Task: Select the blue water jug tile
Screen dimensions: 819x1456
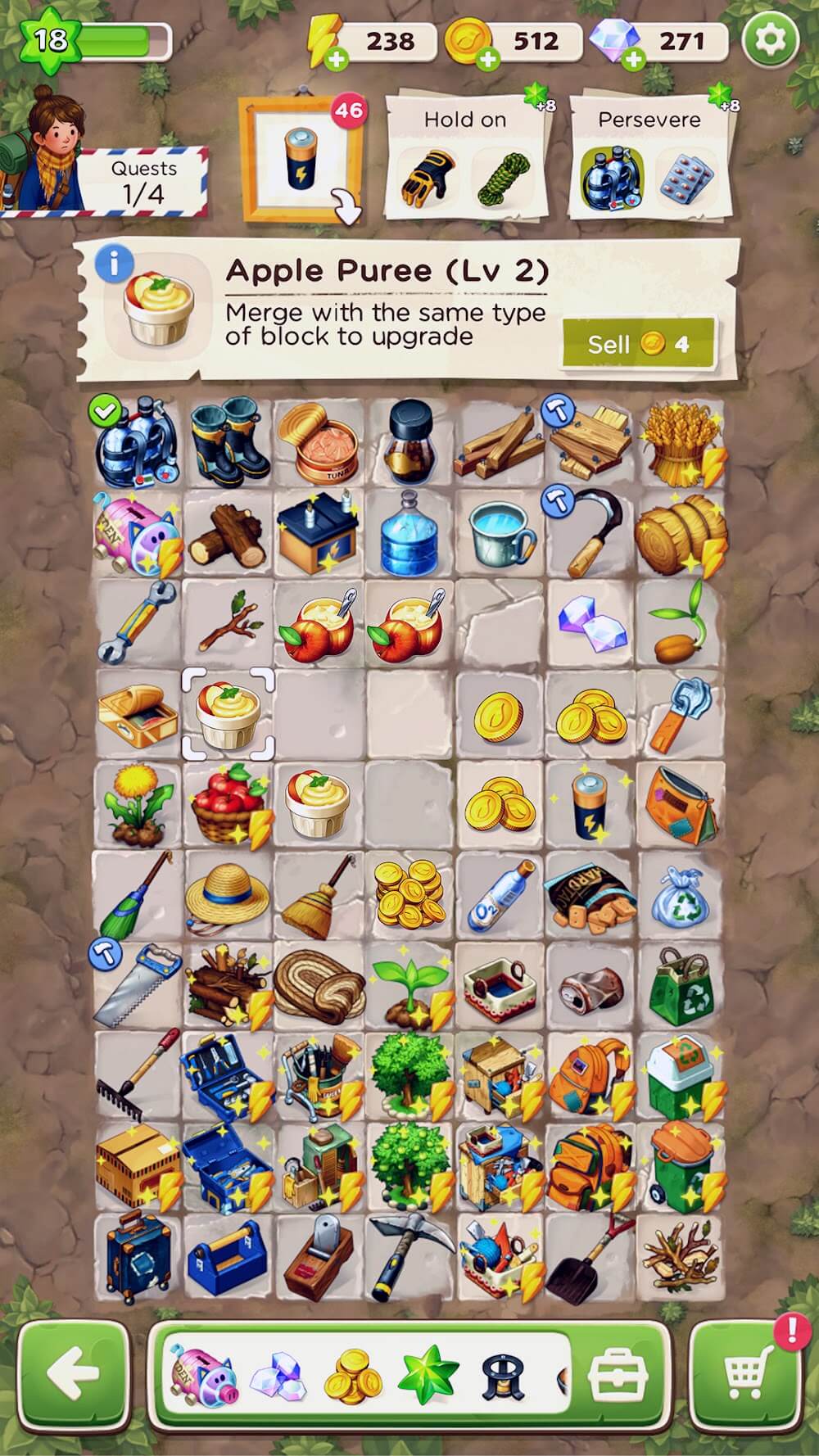Action: (408, 532)
